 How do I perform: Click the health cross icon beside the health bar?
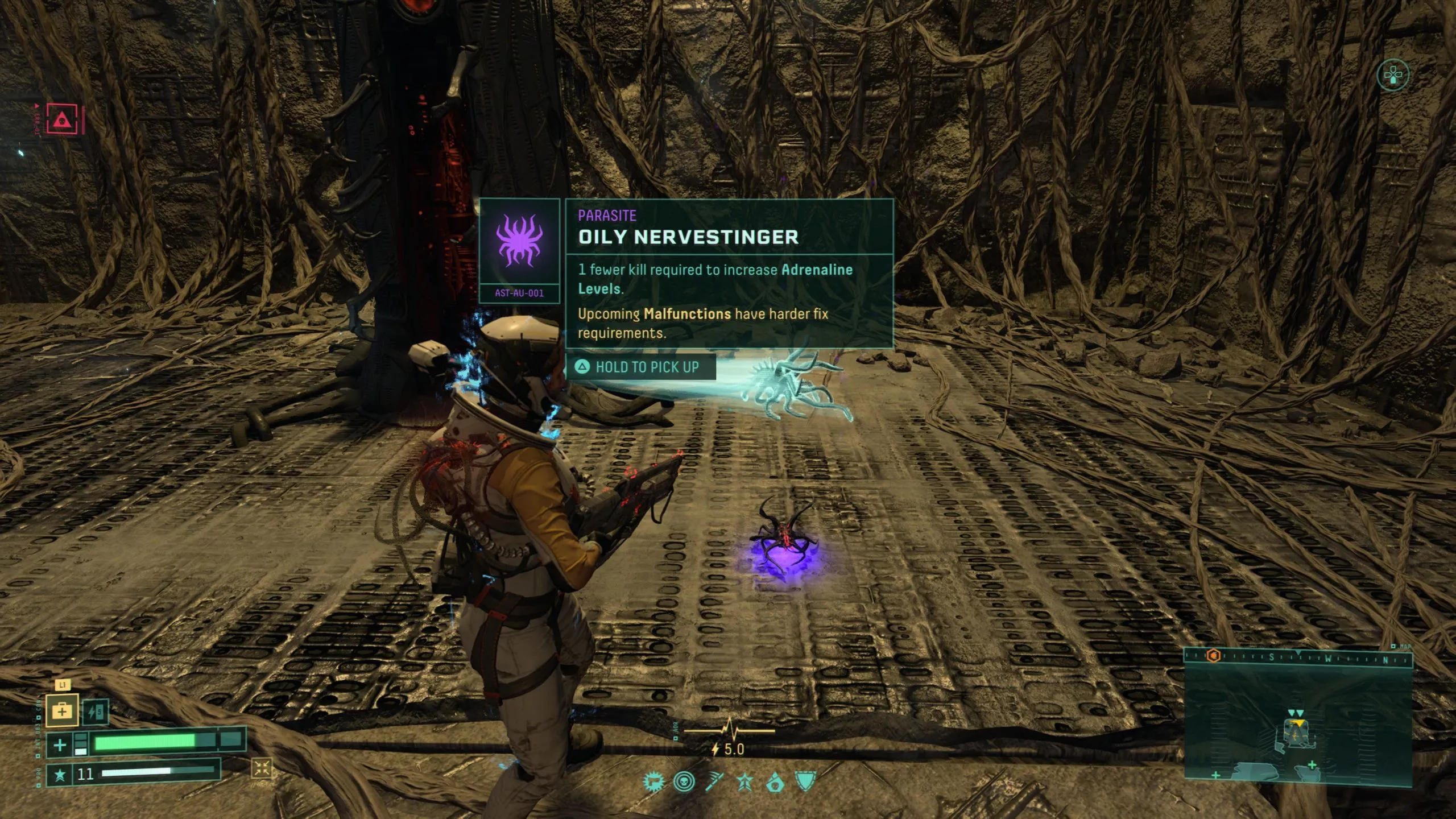(x=60, y=746)
